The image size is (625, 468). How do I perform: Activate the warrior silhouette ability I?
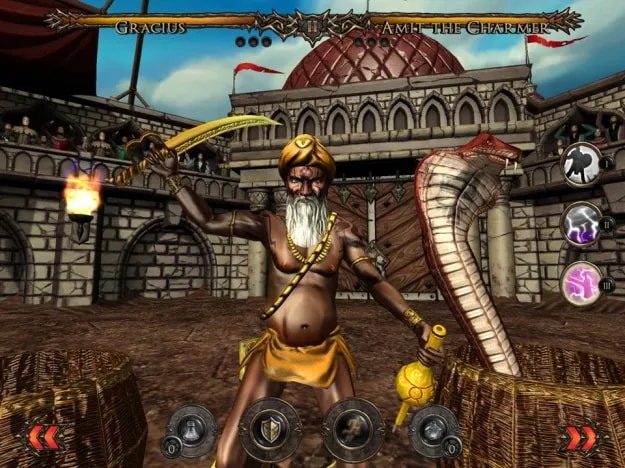(x=580, y=163)
